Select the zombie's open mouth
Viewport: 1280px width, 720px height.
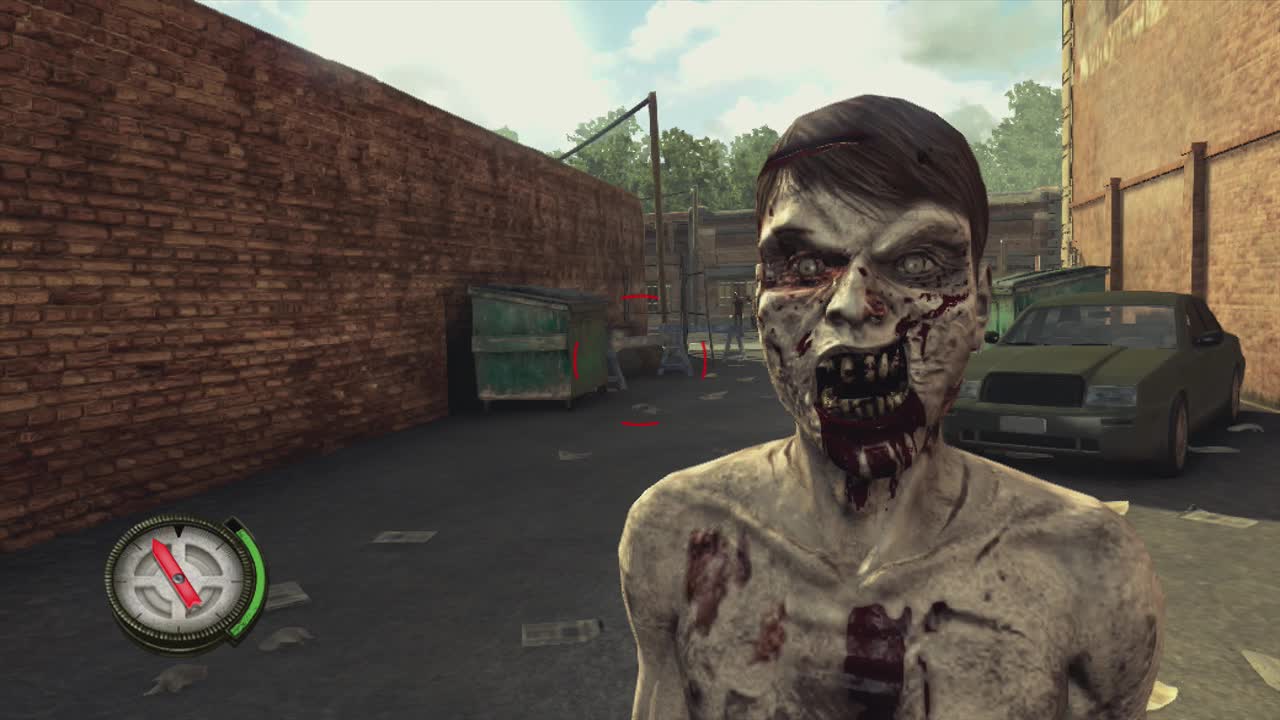click(x=858, y=385)
